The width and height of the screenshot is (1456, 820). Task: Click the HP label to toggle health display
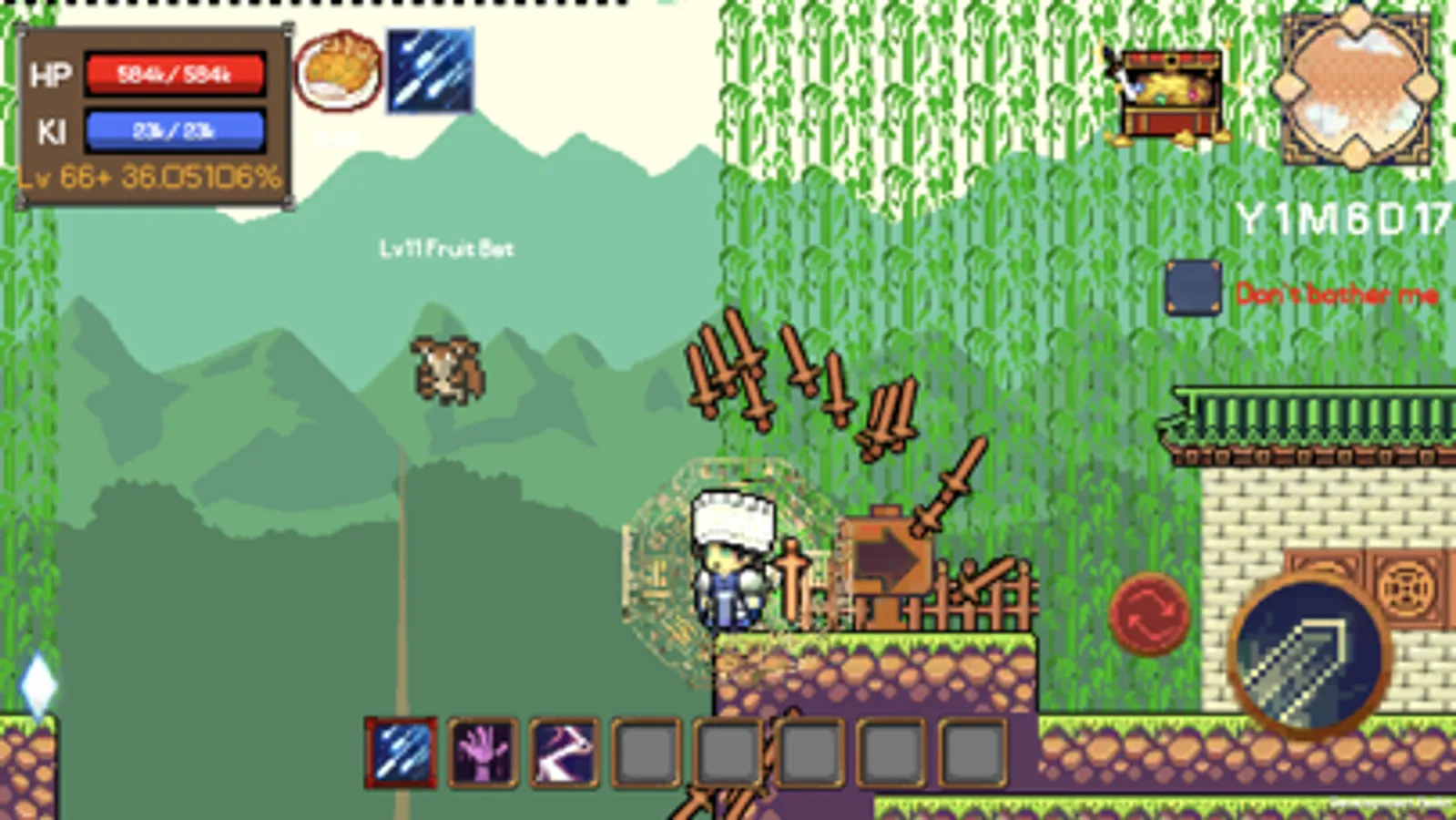[50, 75]
